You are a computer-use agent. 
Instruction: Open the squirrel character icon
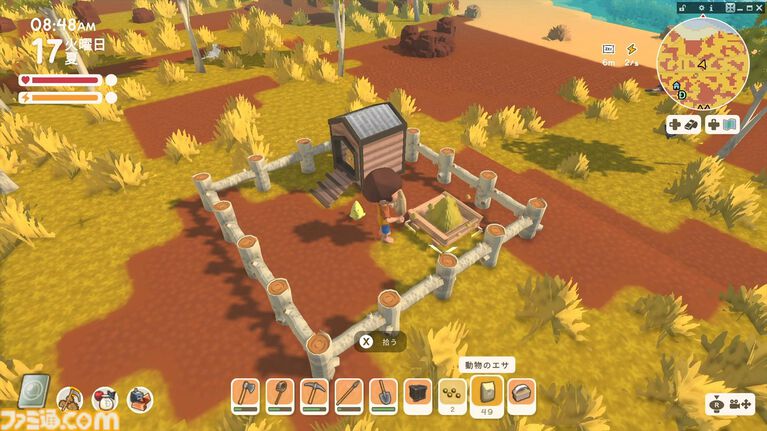tap(70, 400)
